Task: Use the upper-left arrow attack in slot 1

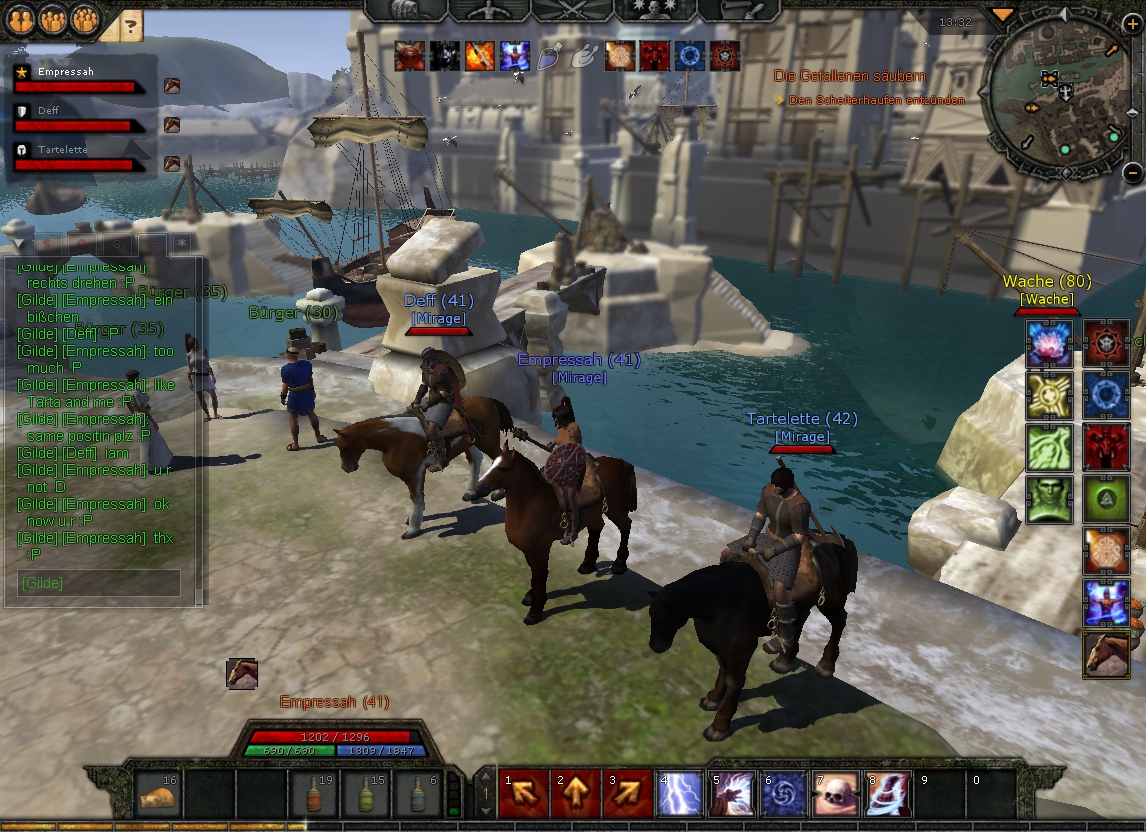Action: (523, 793)
